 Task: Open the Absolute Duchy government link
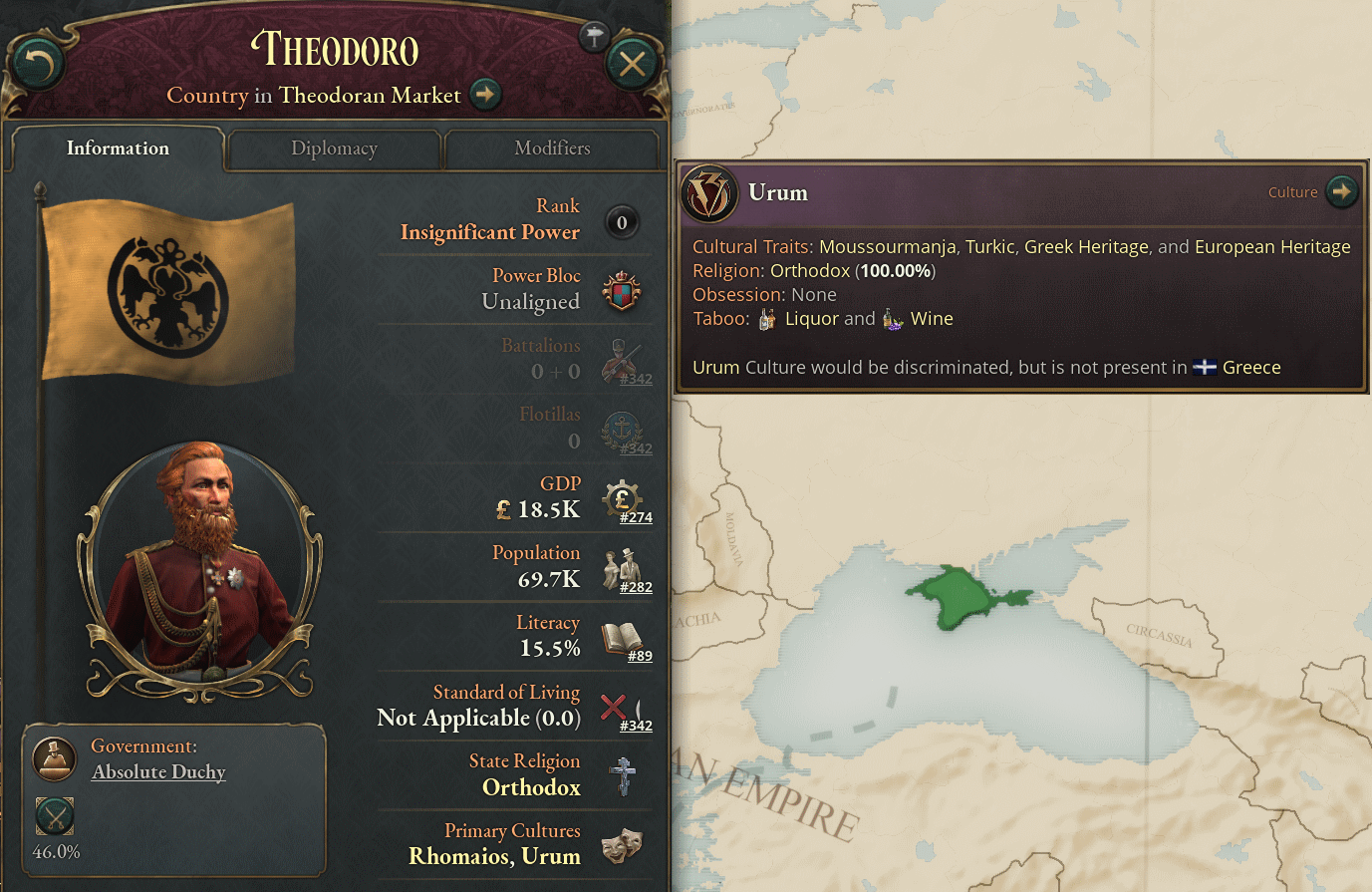click(157, 772)
